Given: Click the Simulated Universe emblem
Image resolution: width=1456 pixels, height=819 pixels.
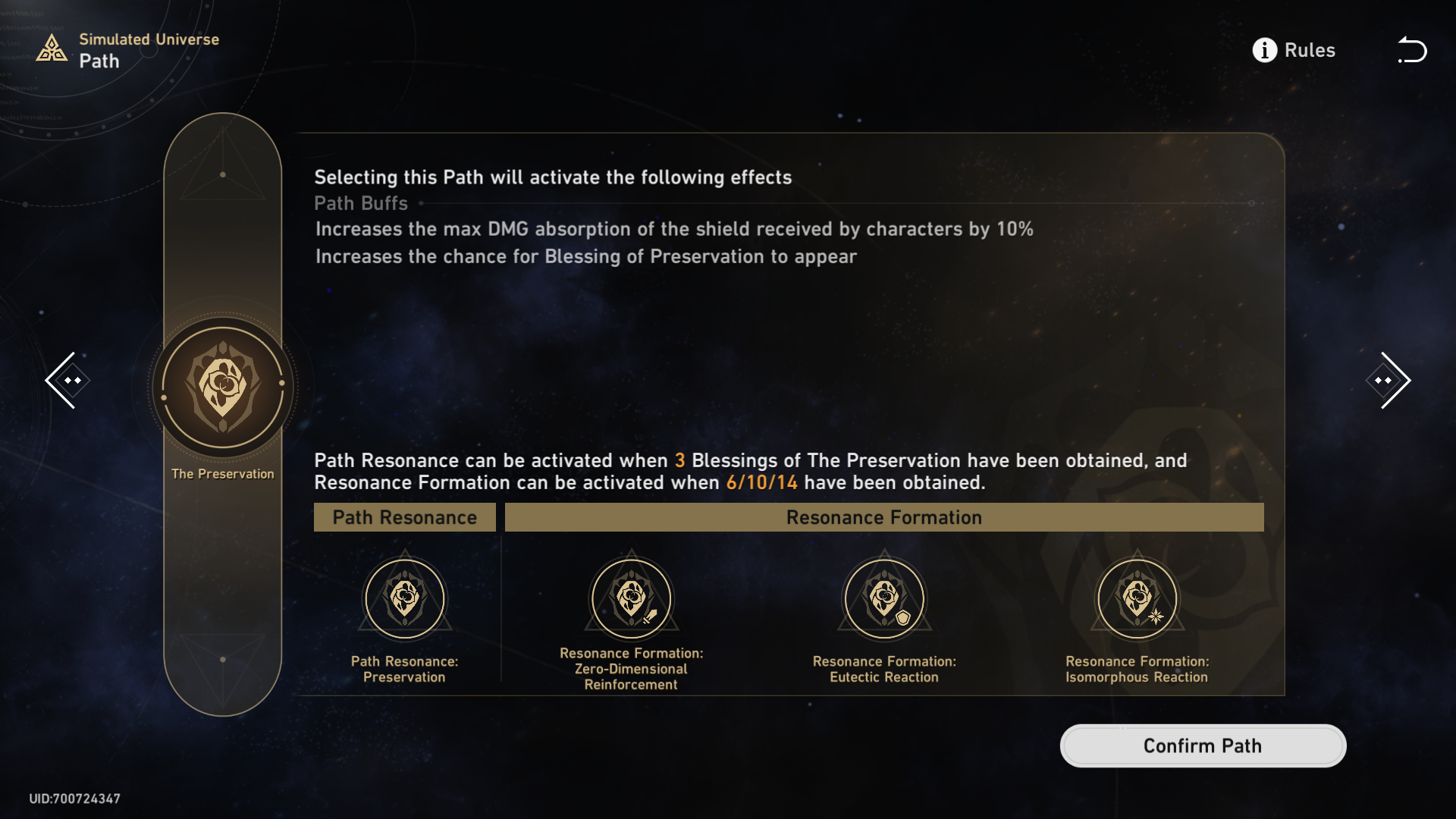Looking at the screenshot, I should [51, 49].
